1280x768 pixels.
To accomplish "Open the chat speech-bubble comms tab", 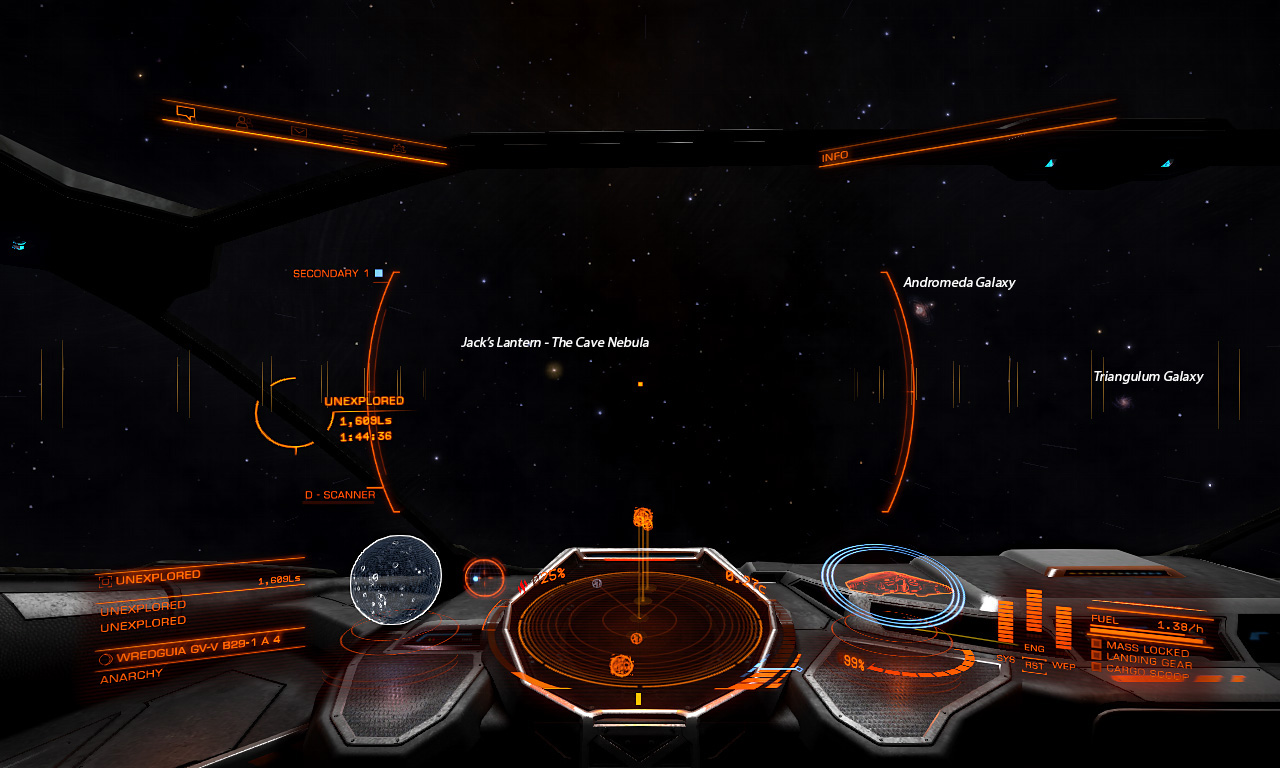I will tap(185, 112).
